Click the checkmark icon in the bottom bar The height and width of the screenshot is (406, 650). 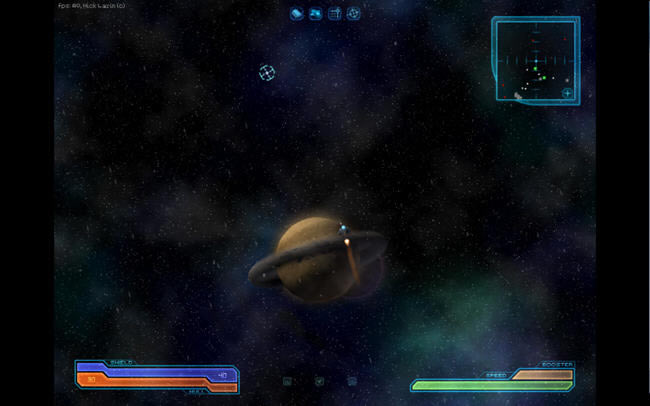(319, 381)
